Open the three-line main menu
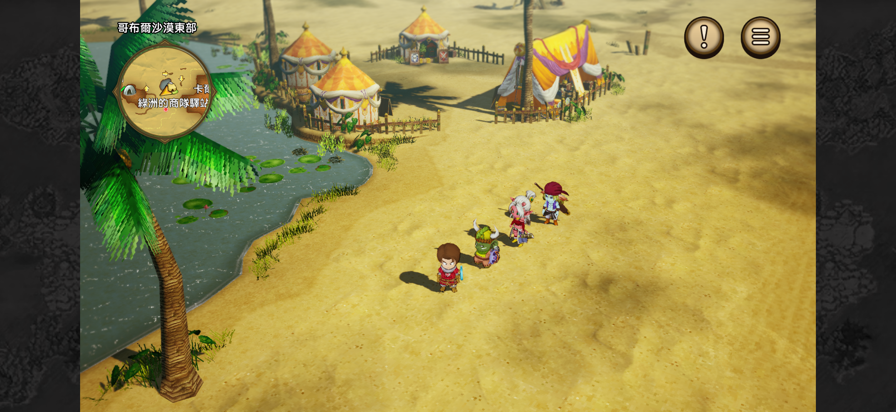896x412 pixels. point(760,38)
